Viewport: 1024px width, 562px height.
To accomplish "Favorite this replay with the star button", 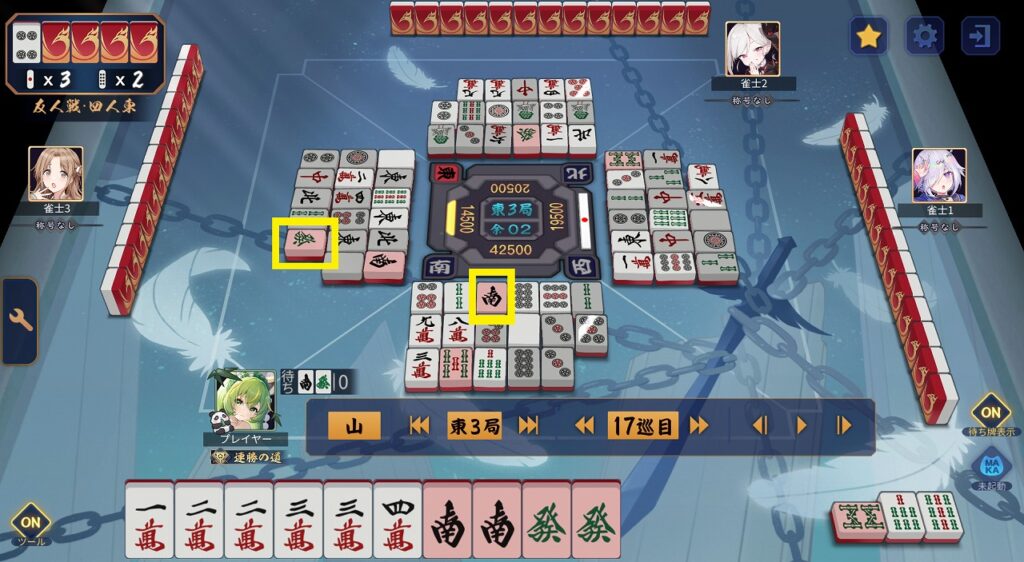I will (869, 37).
